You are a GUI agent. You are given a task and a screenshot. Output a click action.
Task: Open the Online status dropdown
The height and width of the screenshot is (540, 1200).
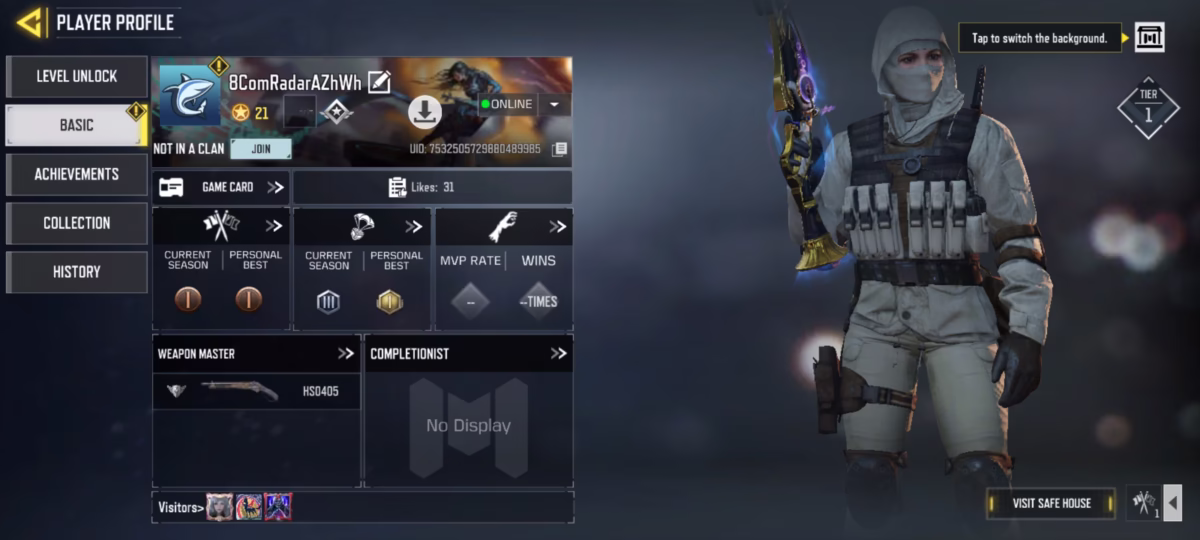tap(554, 104)
